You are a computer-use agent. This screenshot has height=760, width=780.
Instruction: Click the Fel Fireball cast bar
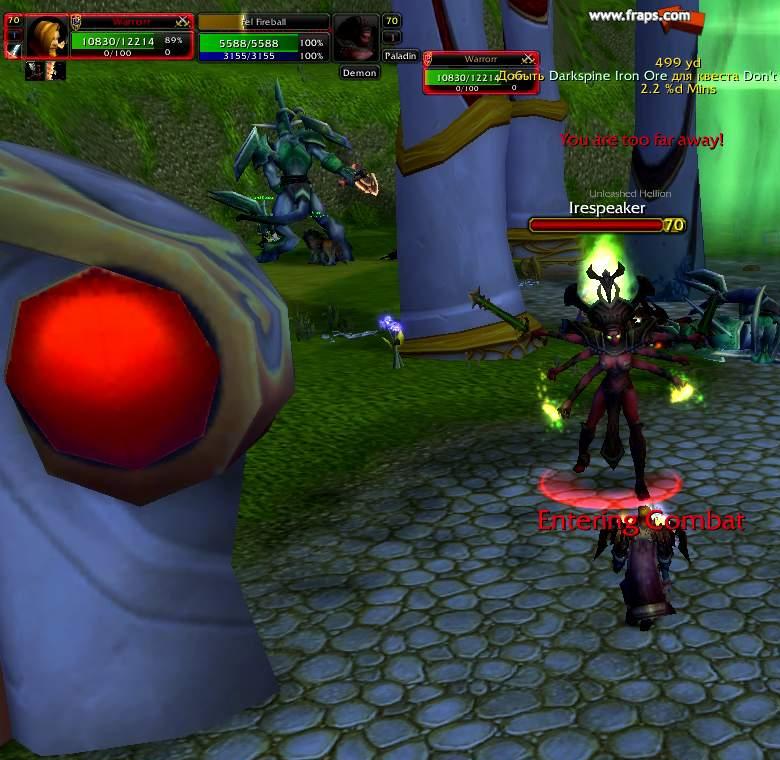[x=263, y=22]
